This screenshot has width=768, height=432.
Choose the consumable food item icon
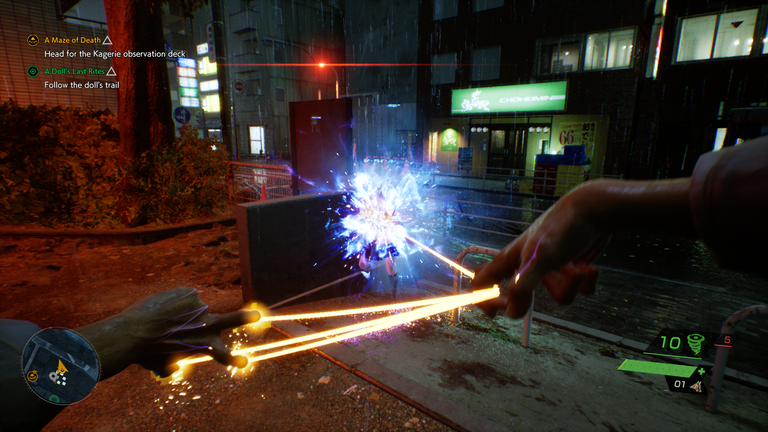click(x=696, y=384)
